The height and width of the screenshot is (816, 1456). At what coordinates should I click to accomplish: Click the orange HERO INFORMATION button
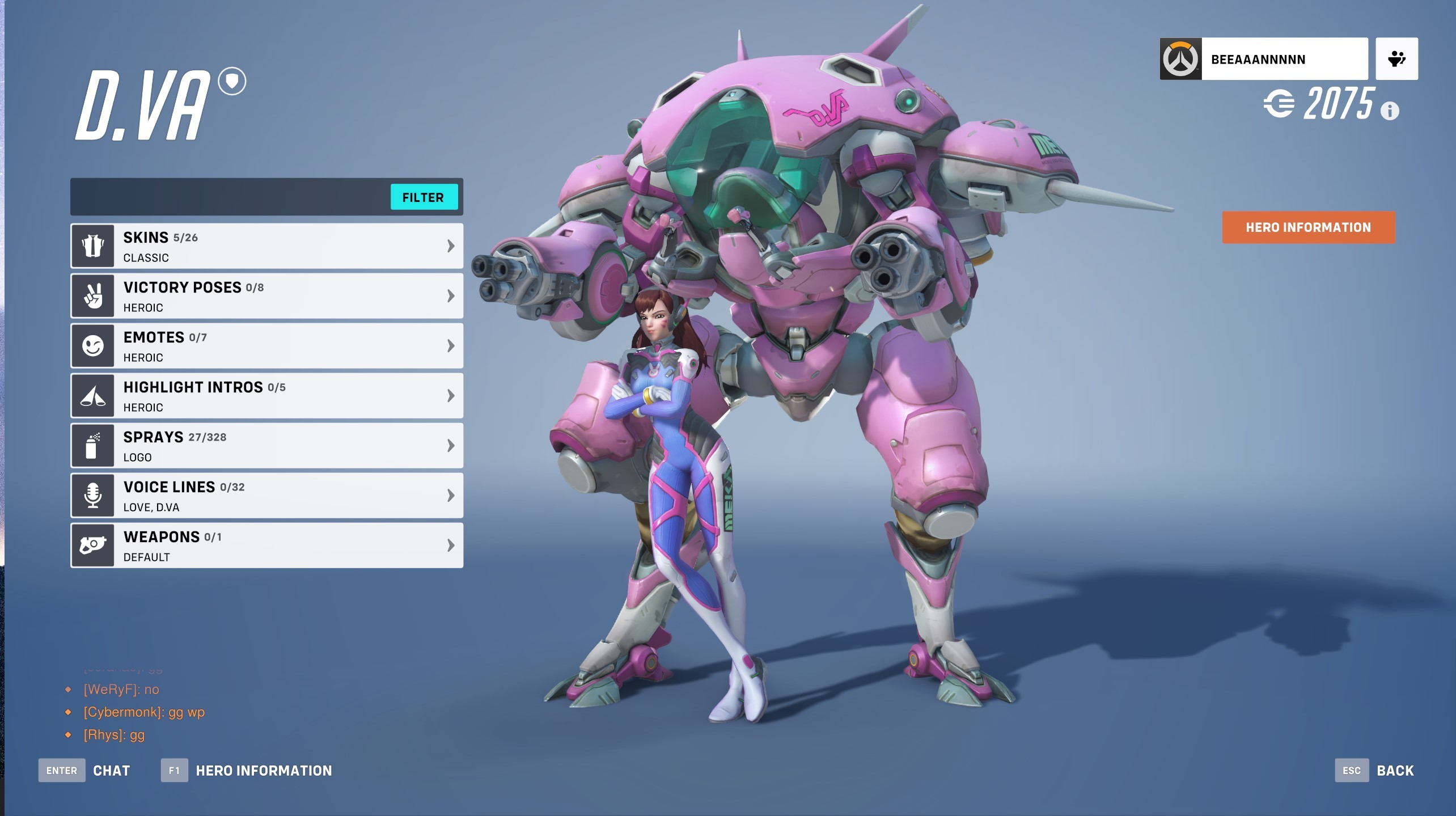coord(1308,227)
